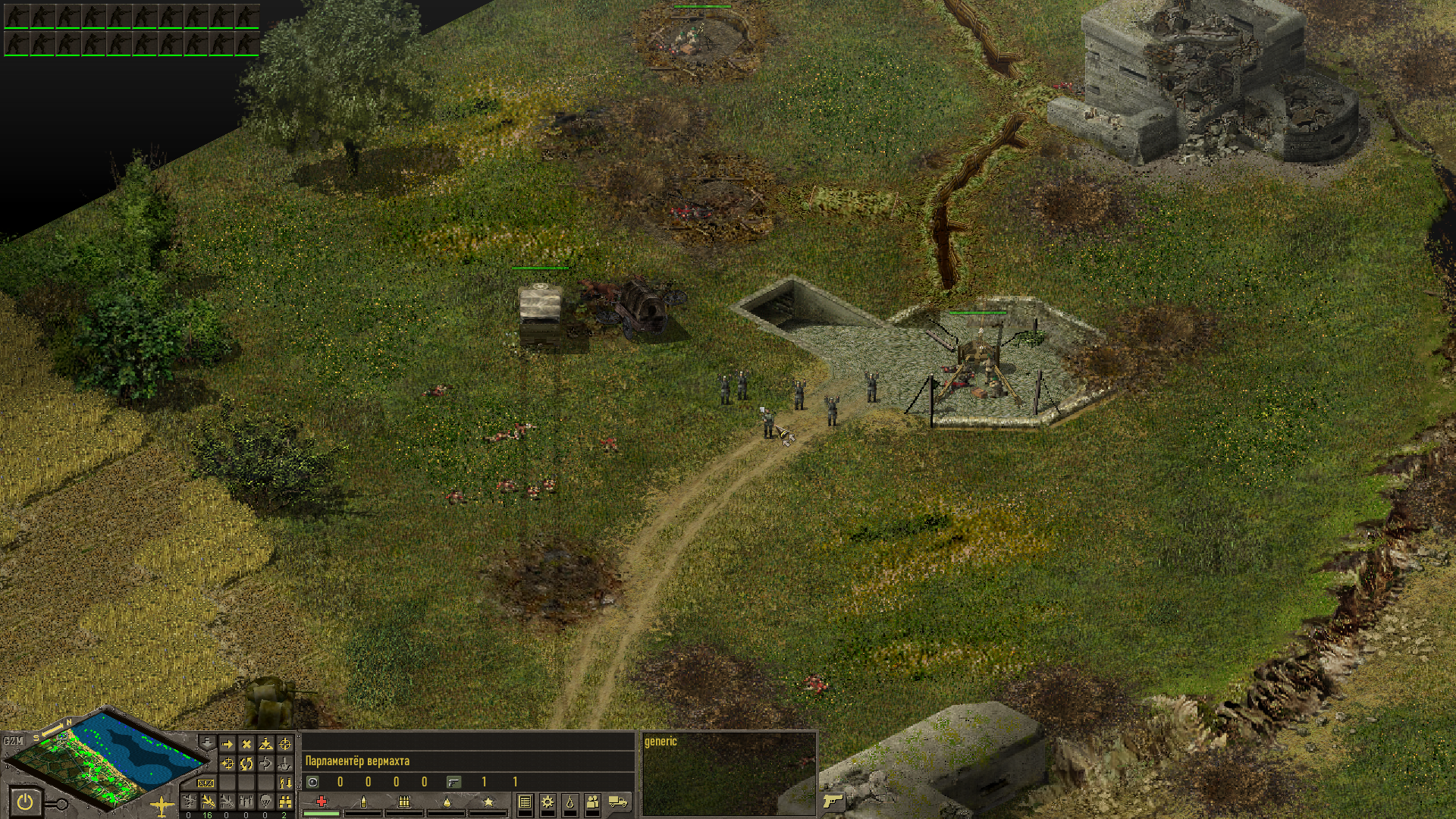Activate the yellow X stop command
Image resolution: width=1456 pixels, height=819 pixels.
coord(246,745)
